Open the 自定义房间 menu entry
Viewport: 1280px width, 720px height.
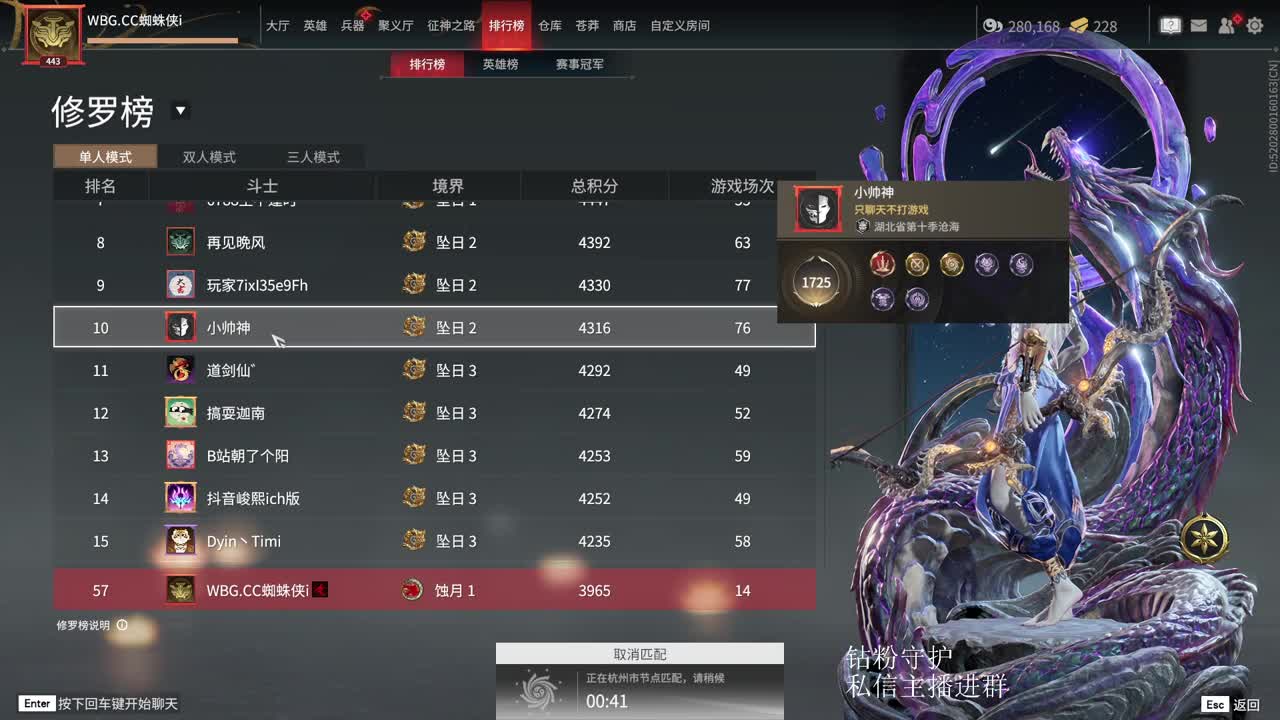tap(679, 26)
